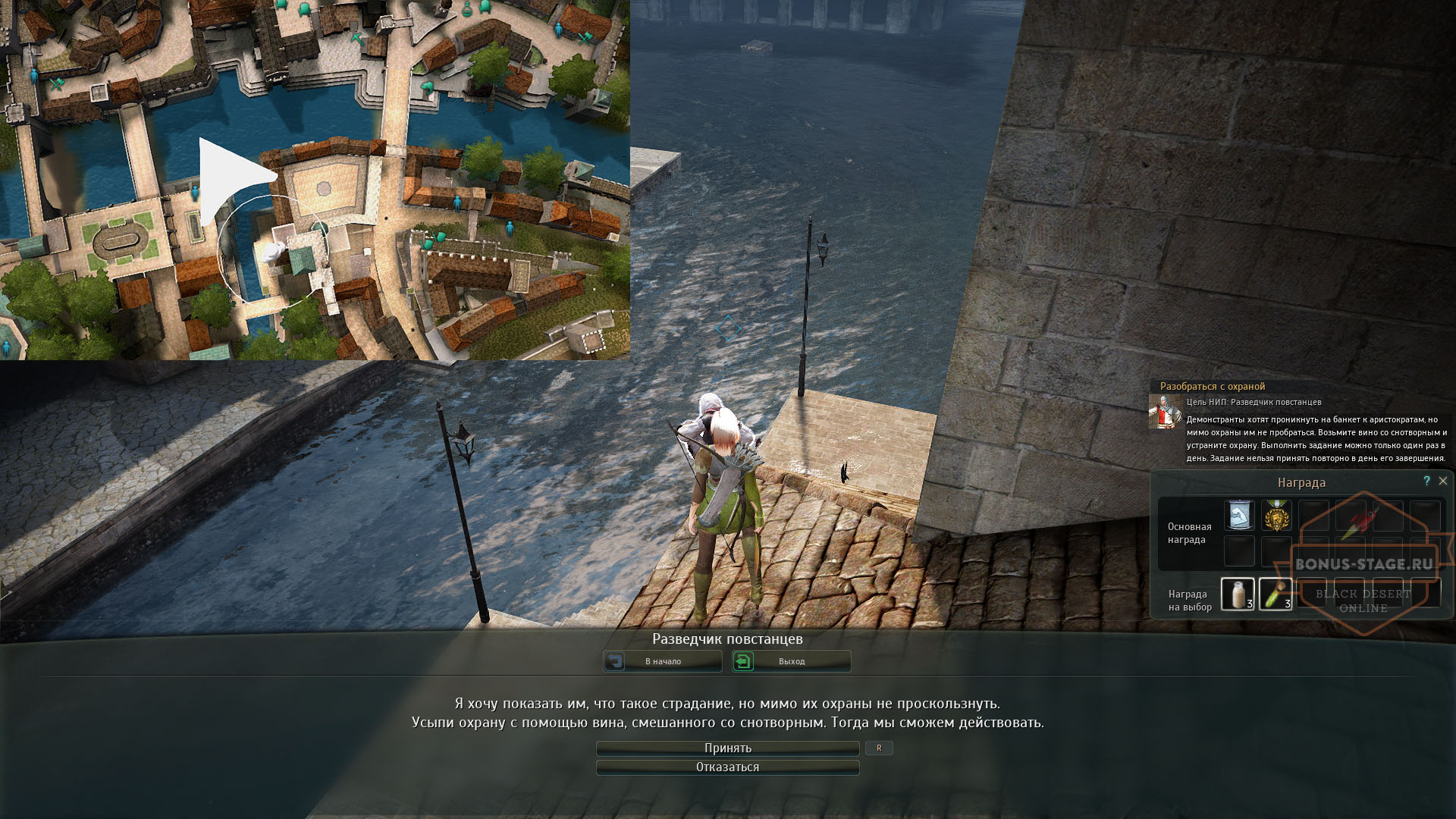Open help via the ? icon on Награда panel

pos(1427,480)
